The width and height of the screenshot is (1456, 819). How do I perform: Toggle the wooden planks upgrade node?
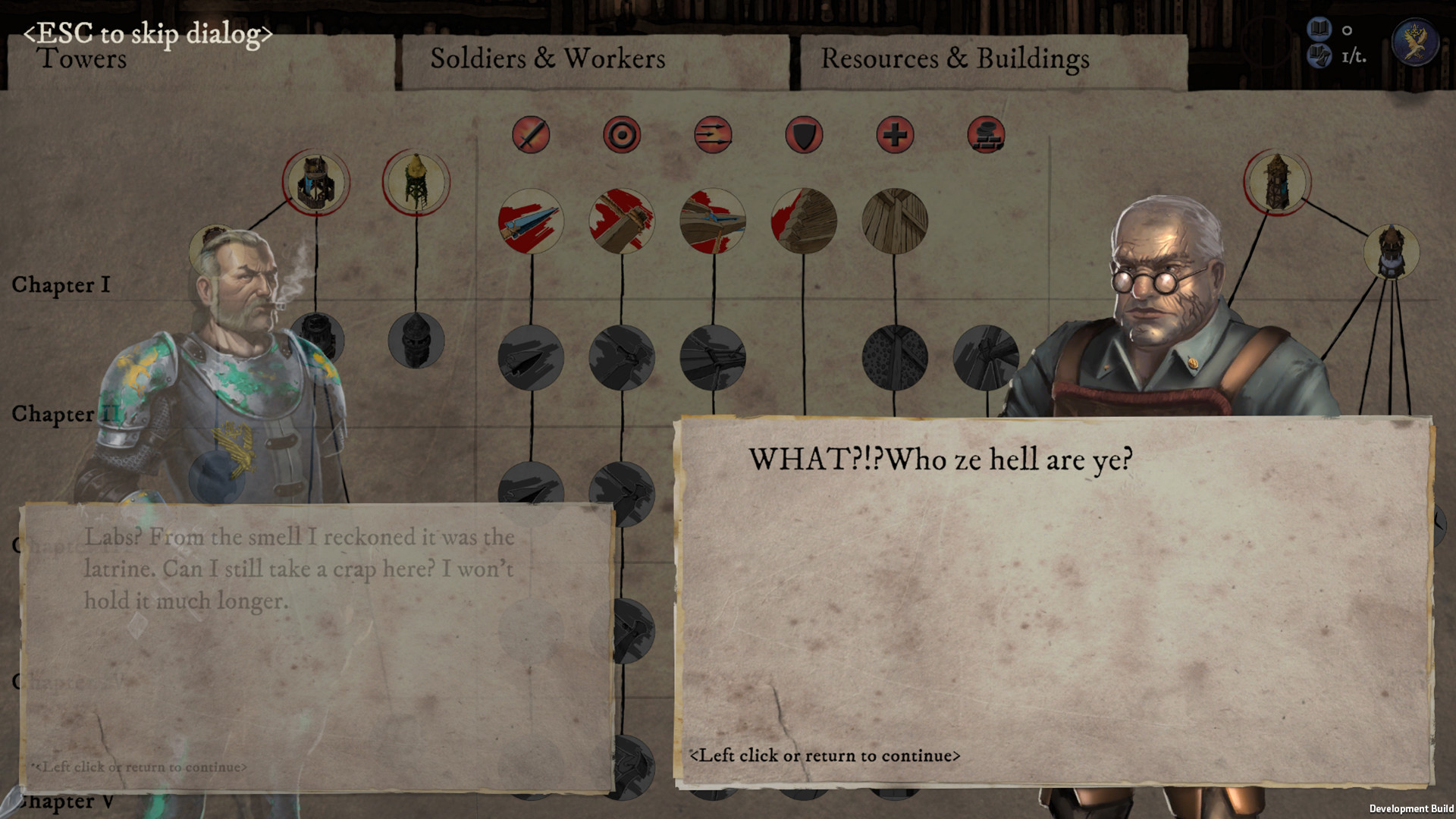896,221
